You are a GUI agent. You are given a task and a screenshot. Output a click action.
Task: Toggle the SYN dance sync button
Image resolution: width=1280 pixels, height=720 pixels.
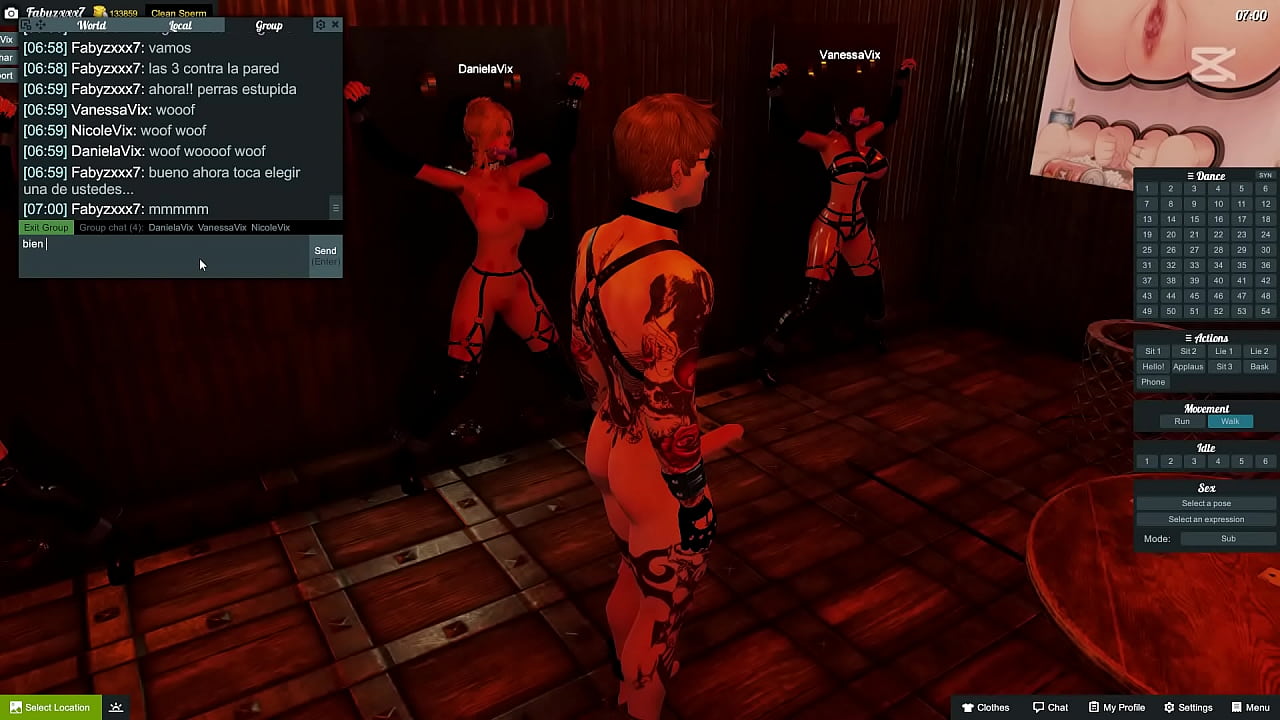tap(1265, 176)
